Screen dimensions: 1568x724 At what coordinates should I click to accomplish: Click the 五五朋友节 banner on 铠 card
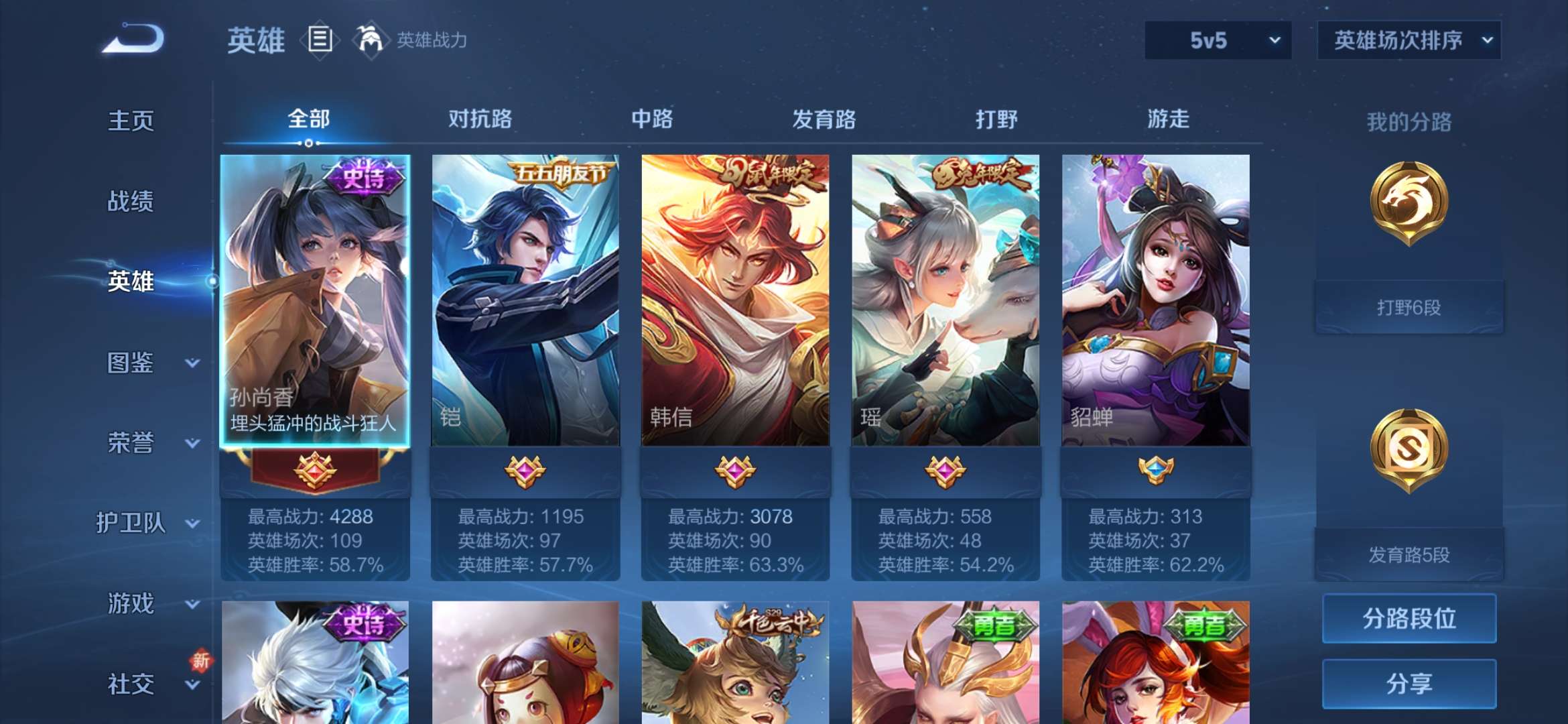tap(563, 174)
